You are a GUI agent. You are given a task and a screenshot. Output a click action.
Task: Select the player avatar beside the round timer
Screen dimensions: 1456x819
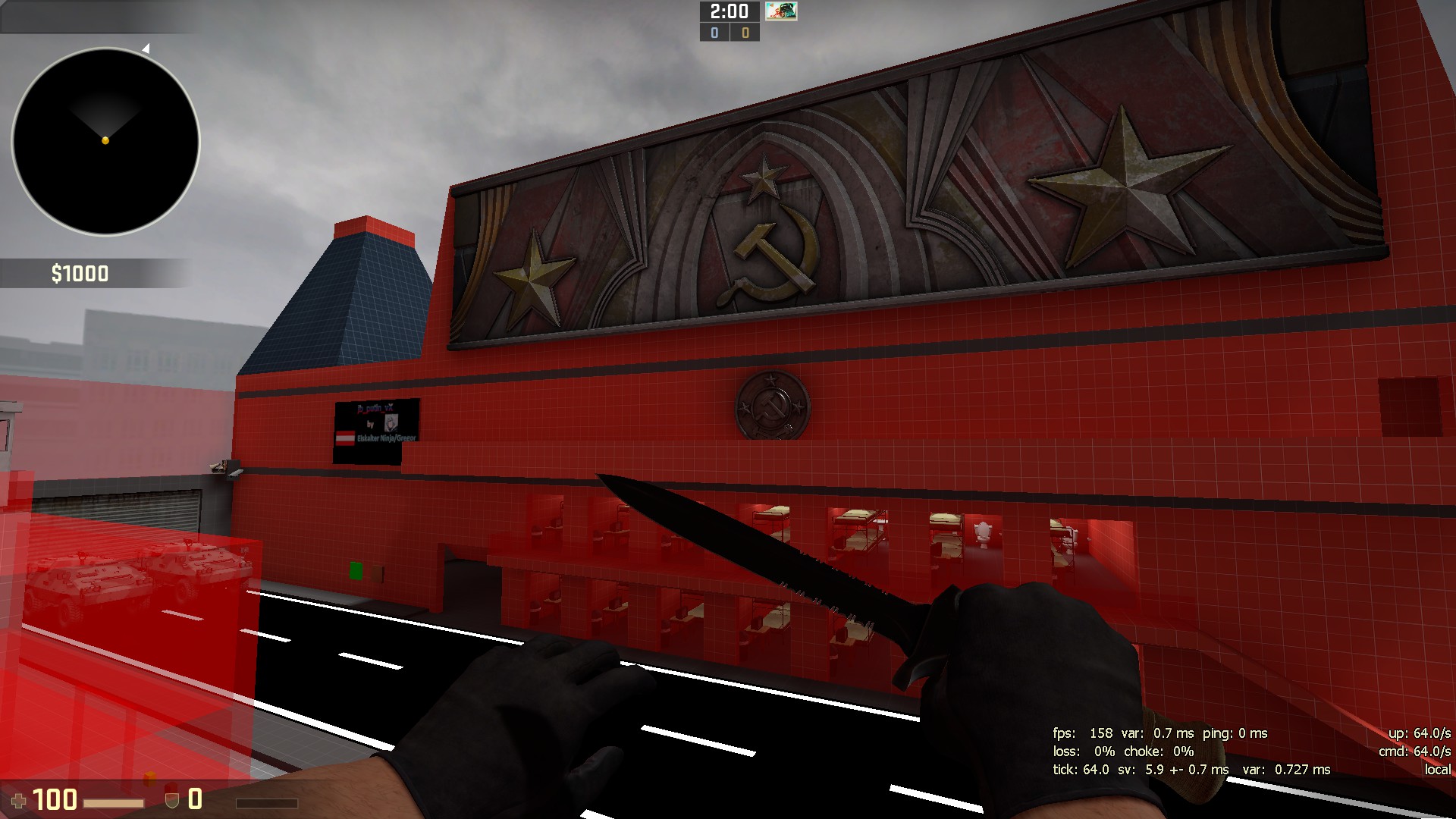(780, 11)
